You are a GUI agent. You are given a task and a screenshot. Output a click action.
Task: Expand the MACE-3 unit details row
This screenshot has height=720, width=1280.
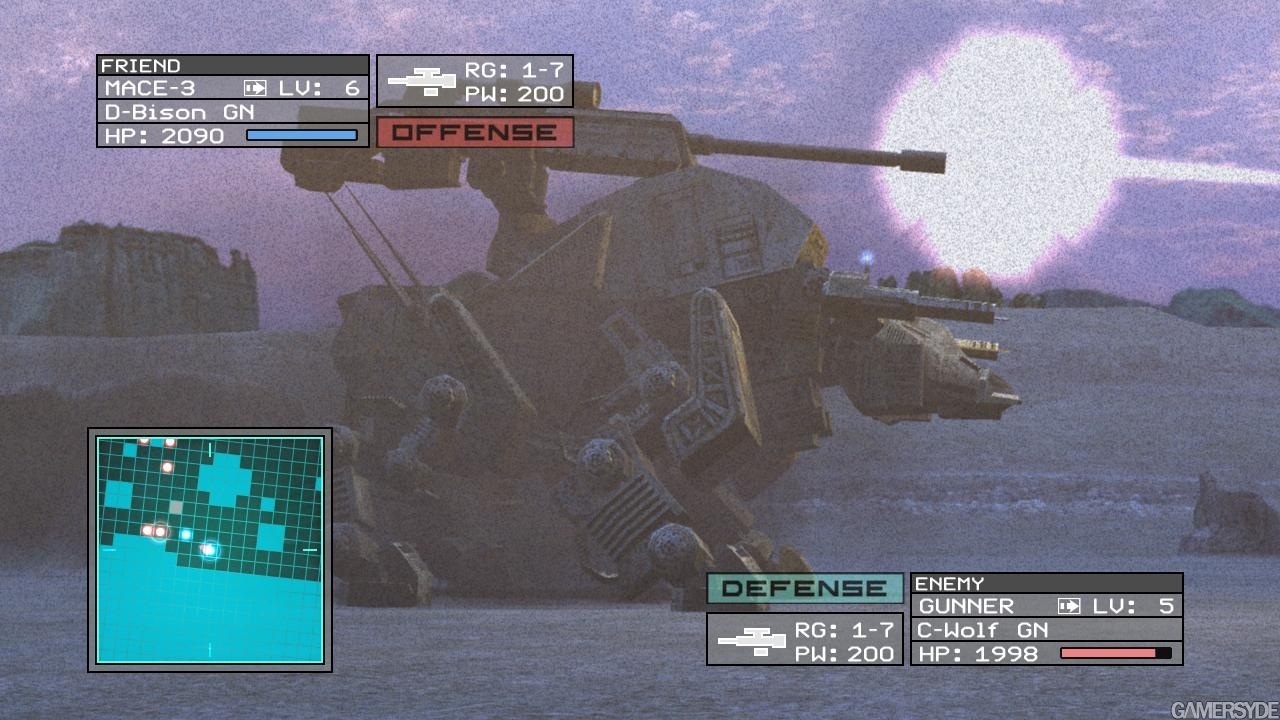(150, 88)
